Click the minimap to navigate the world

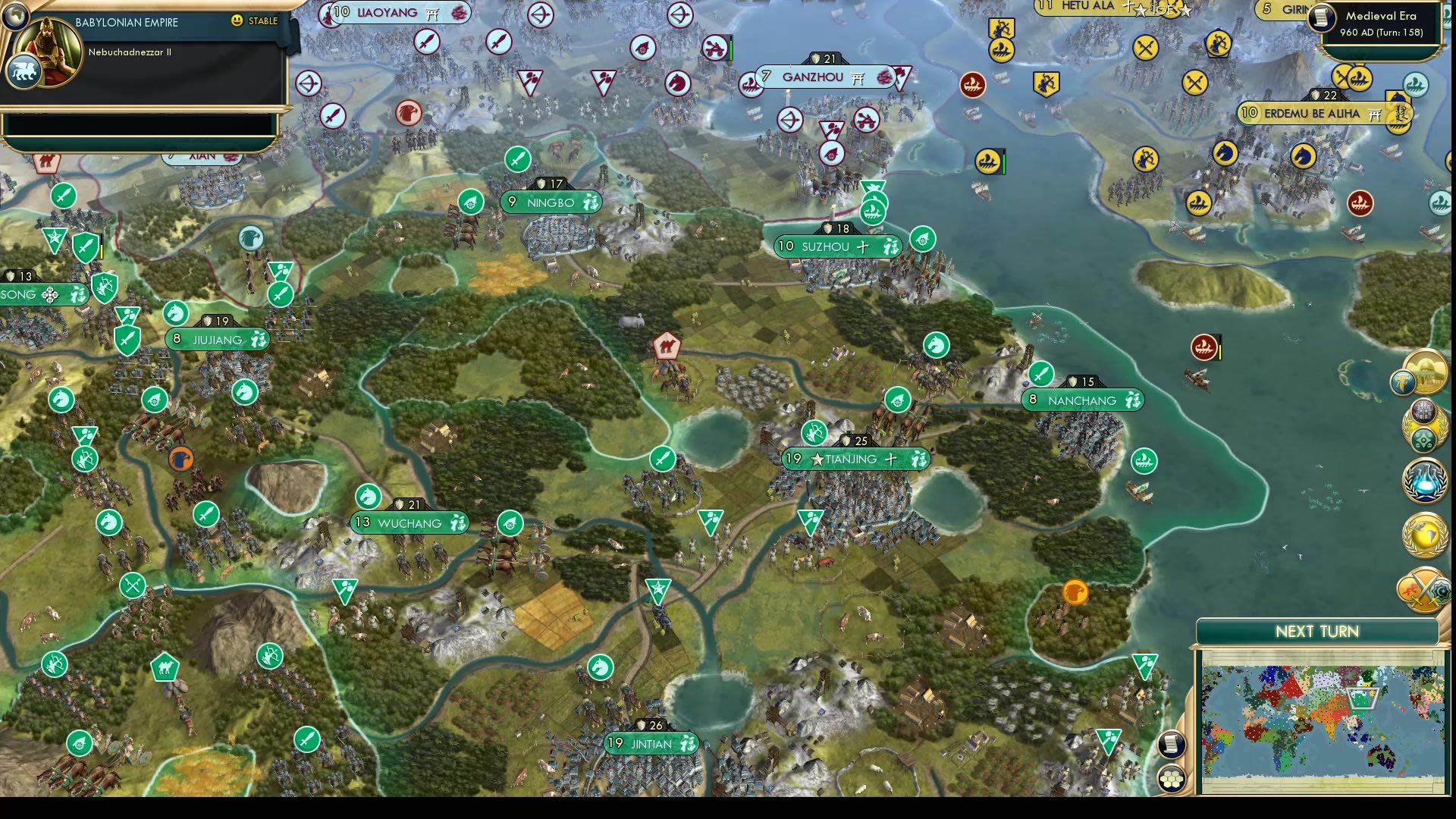(1319, 720)
